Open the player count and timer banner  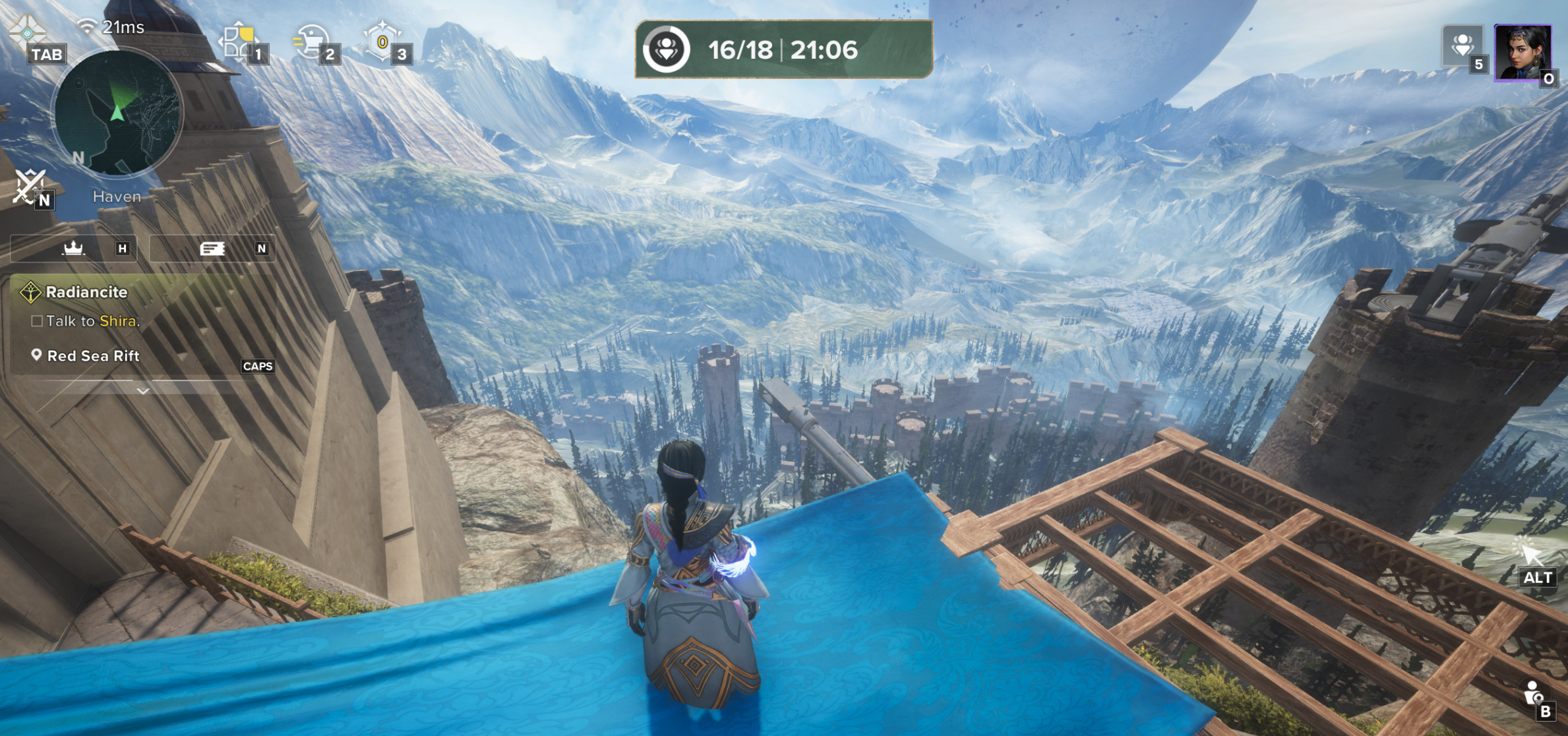783,49
